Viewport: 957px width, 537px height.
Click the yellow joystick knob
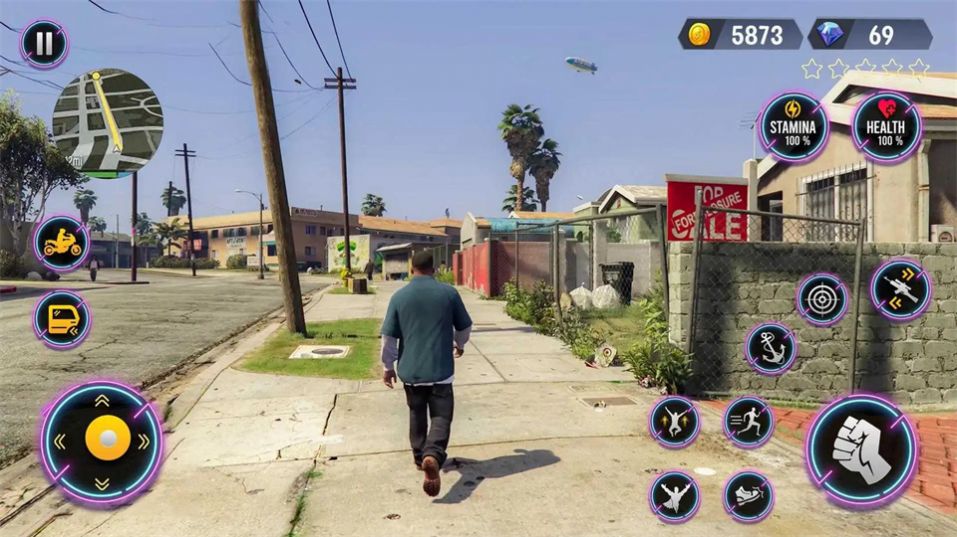click(x=107, y=438)
